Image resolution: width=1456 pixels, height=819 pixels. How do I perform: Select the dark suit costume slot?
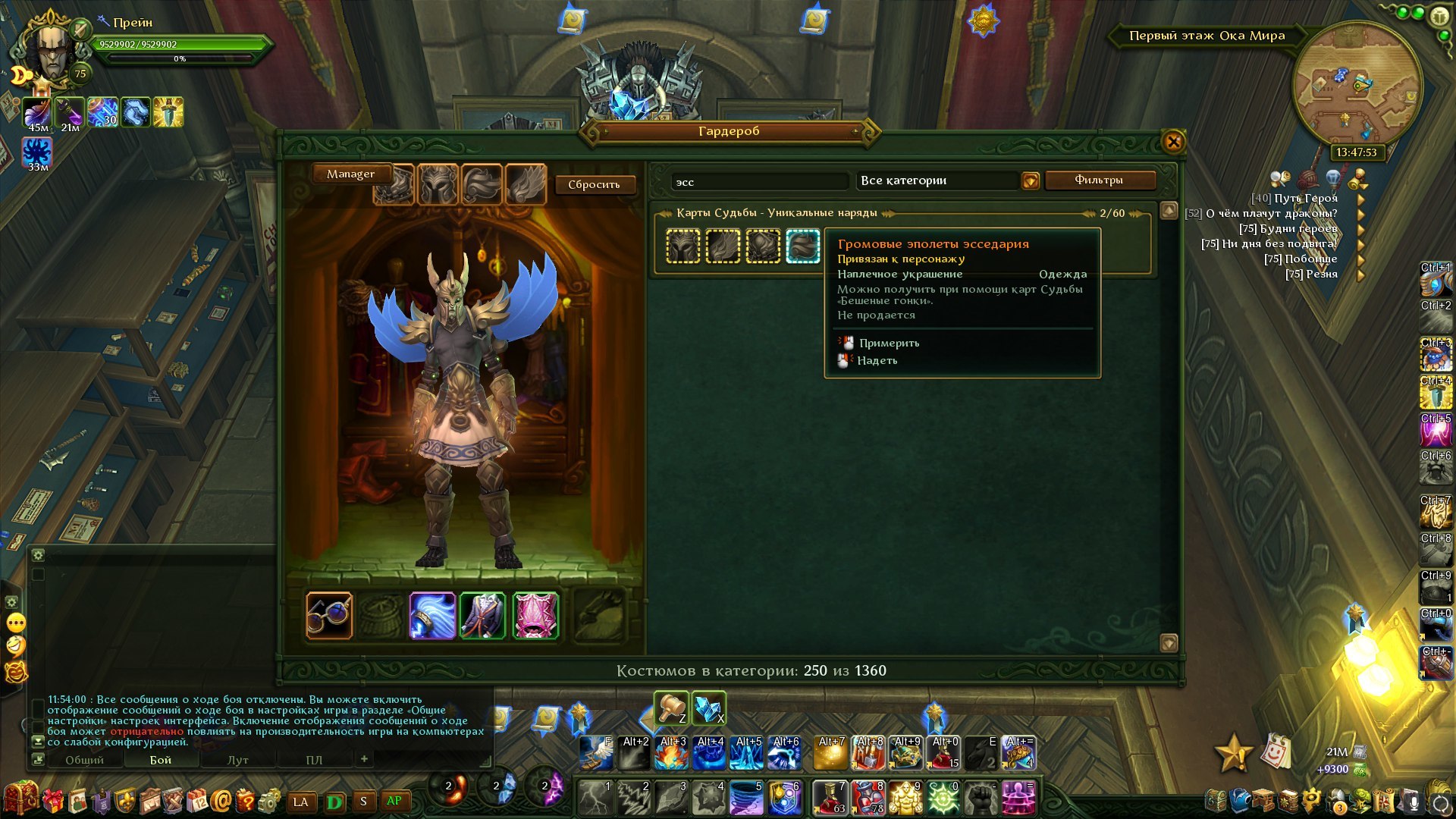[483, 615]
